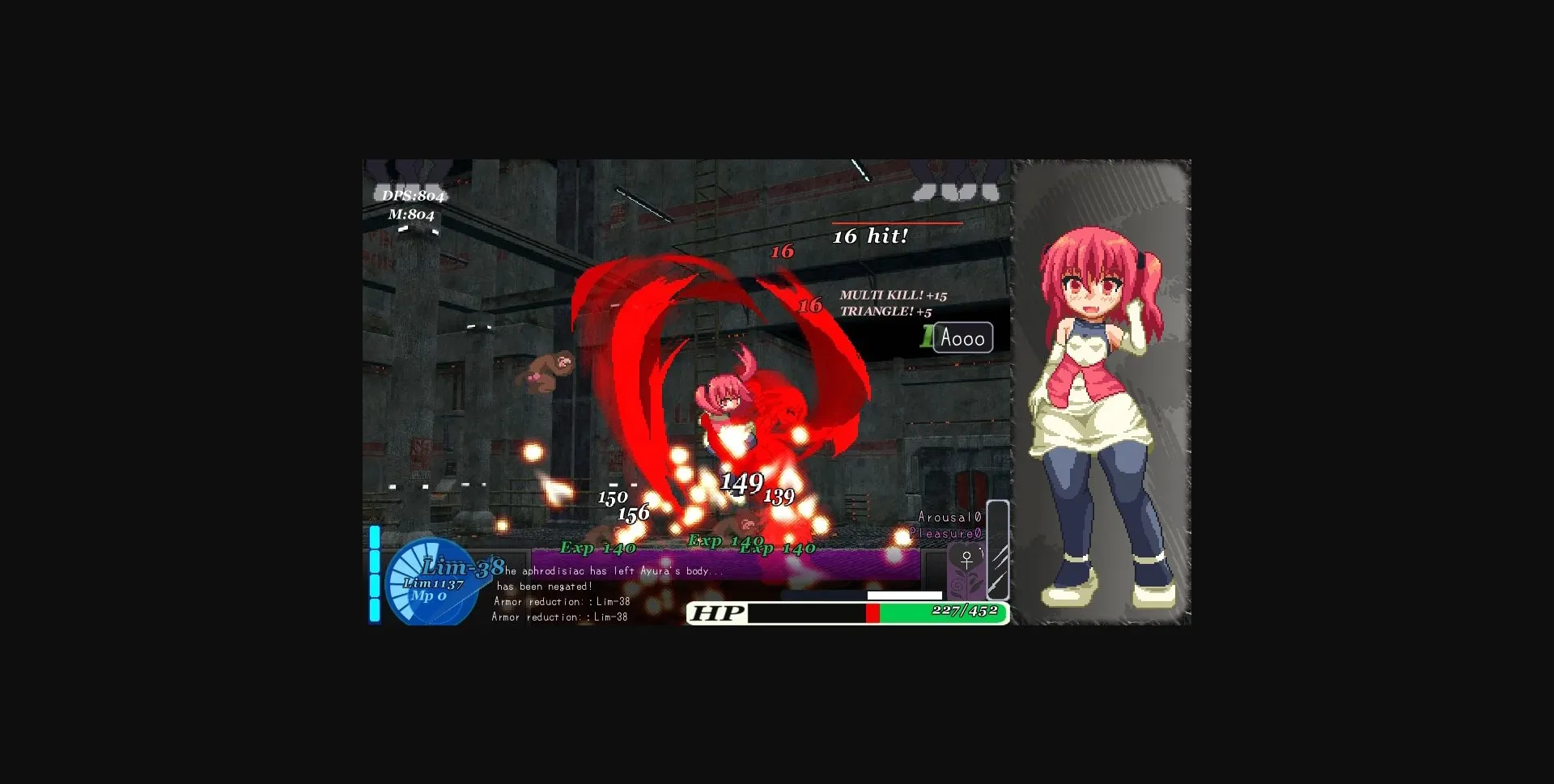This screenshot has width=1554, height=784.
Task: Click the Aooo speech bubble
Action: (964, 337)
